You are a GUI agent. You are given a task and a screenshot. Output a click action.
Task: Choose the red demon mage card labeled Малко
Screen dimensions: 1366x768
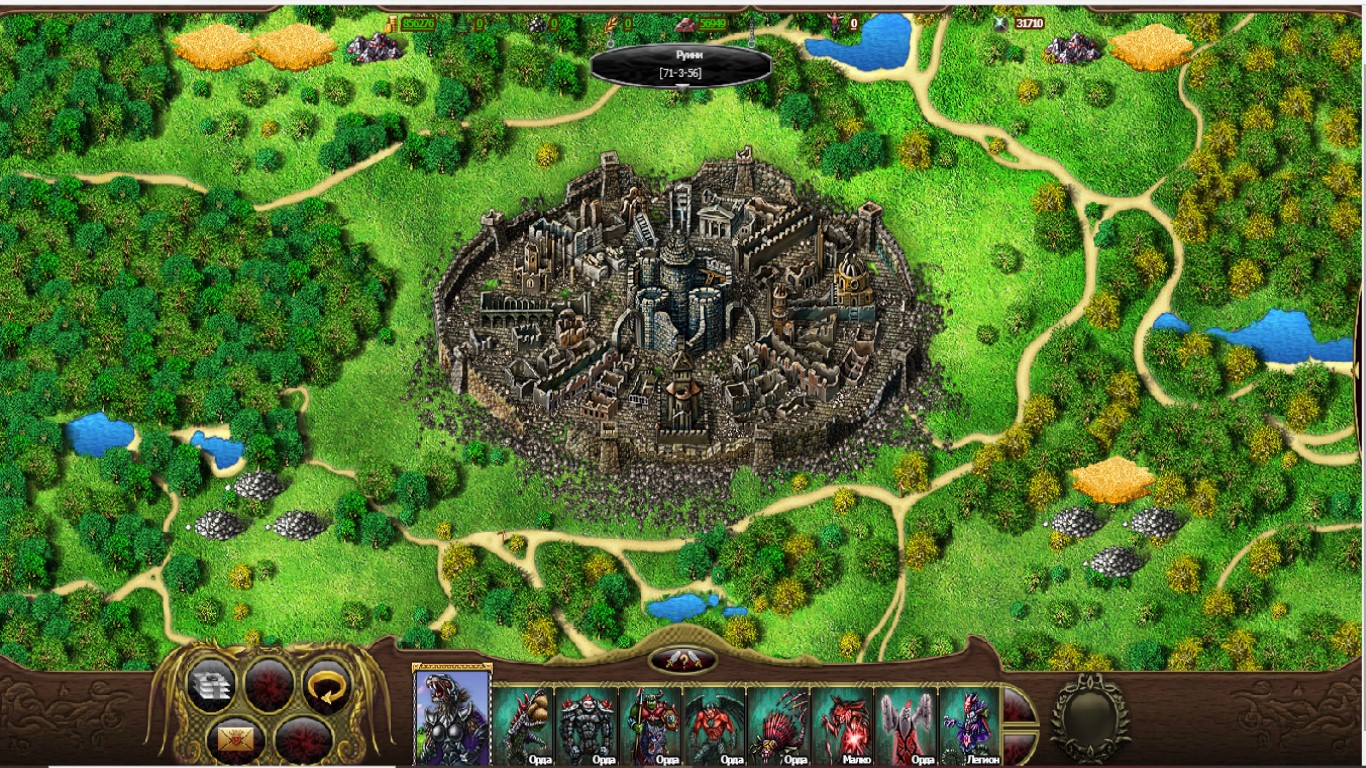[x=843, y=725]
